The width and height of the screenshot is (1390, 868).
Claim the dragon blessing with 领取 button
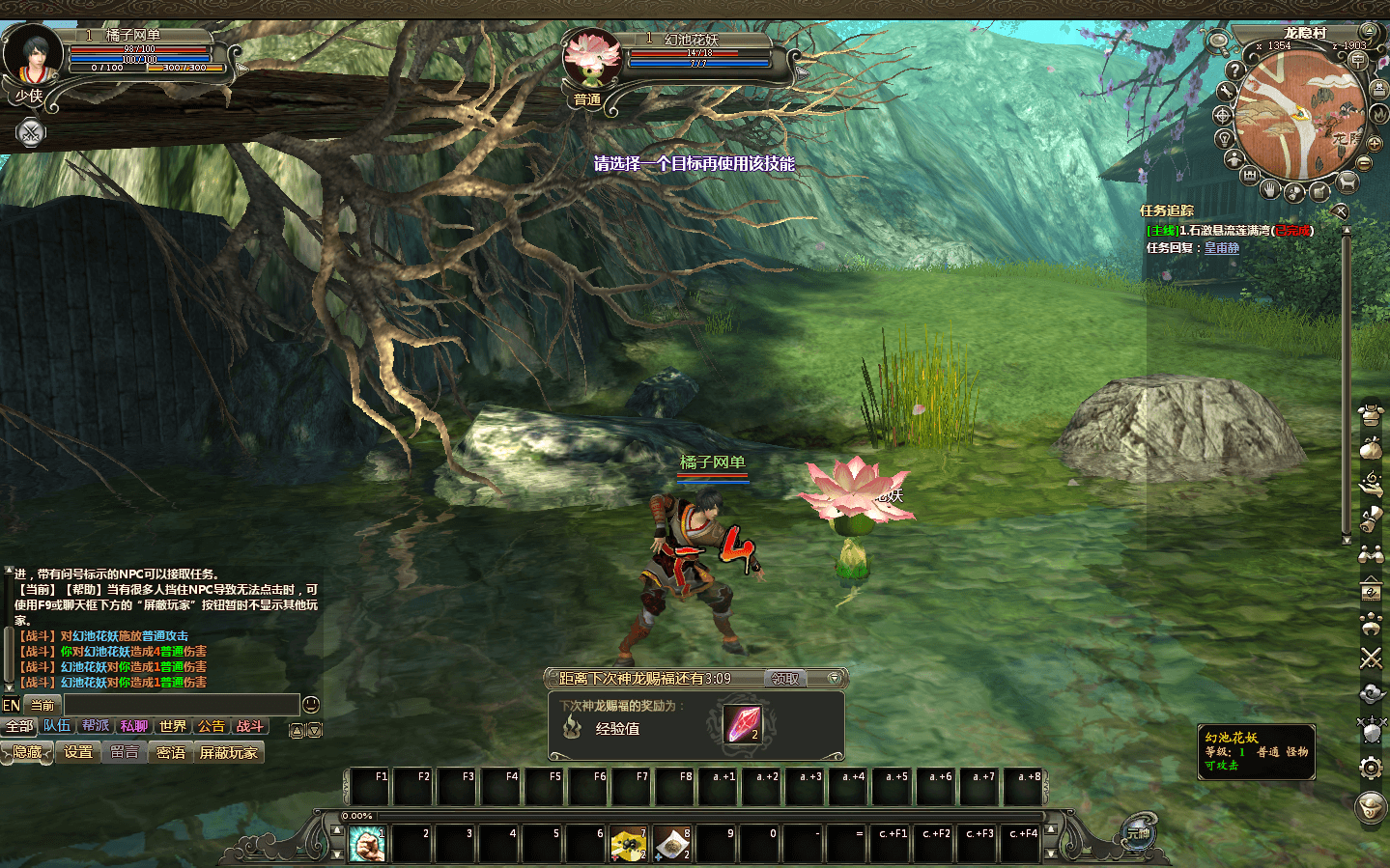785,679
